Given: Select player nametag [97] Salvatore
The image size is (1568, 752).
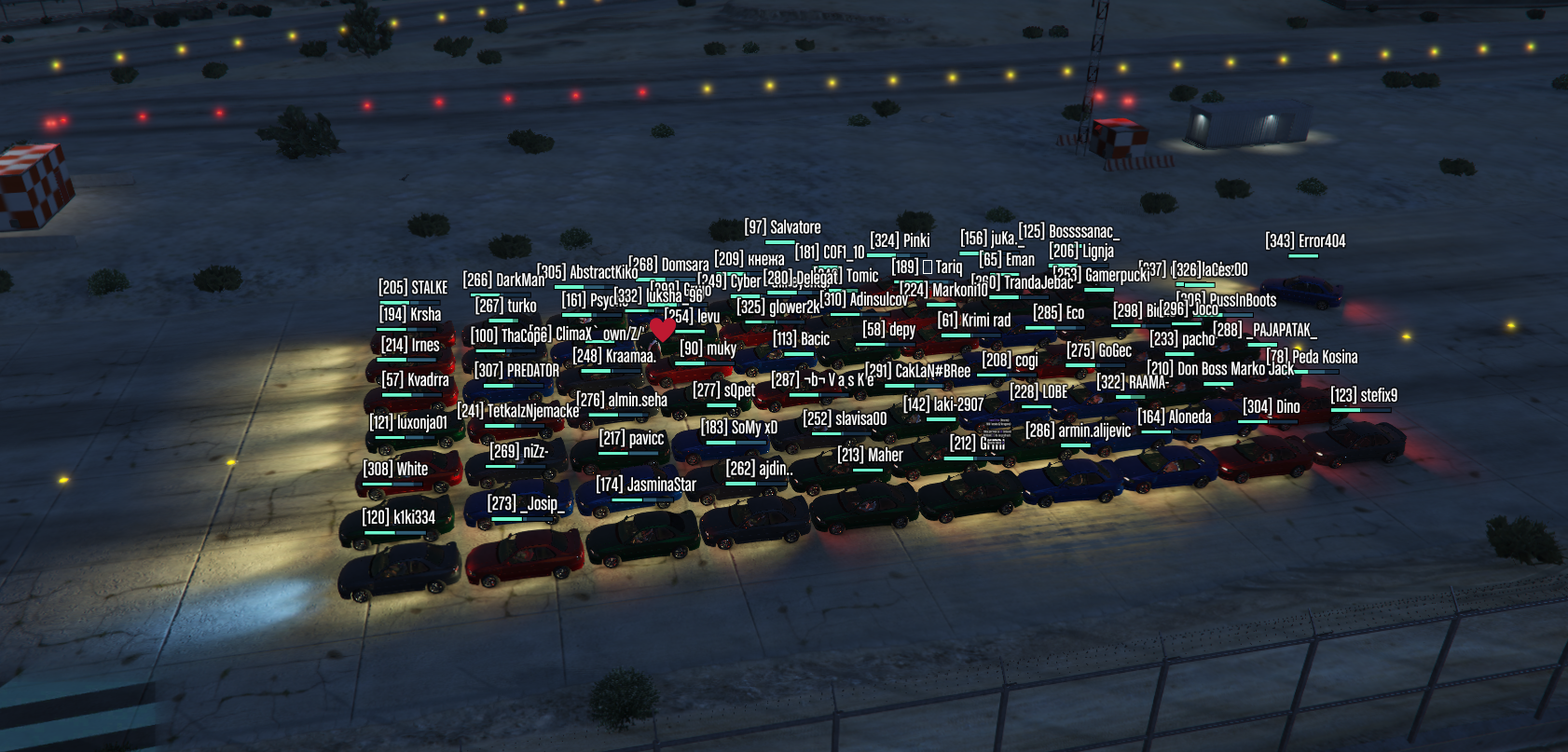Looking at the screenshot, I should [x=783, y=227].
